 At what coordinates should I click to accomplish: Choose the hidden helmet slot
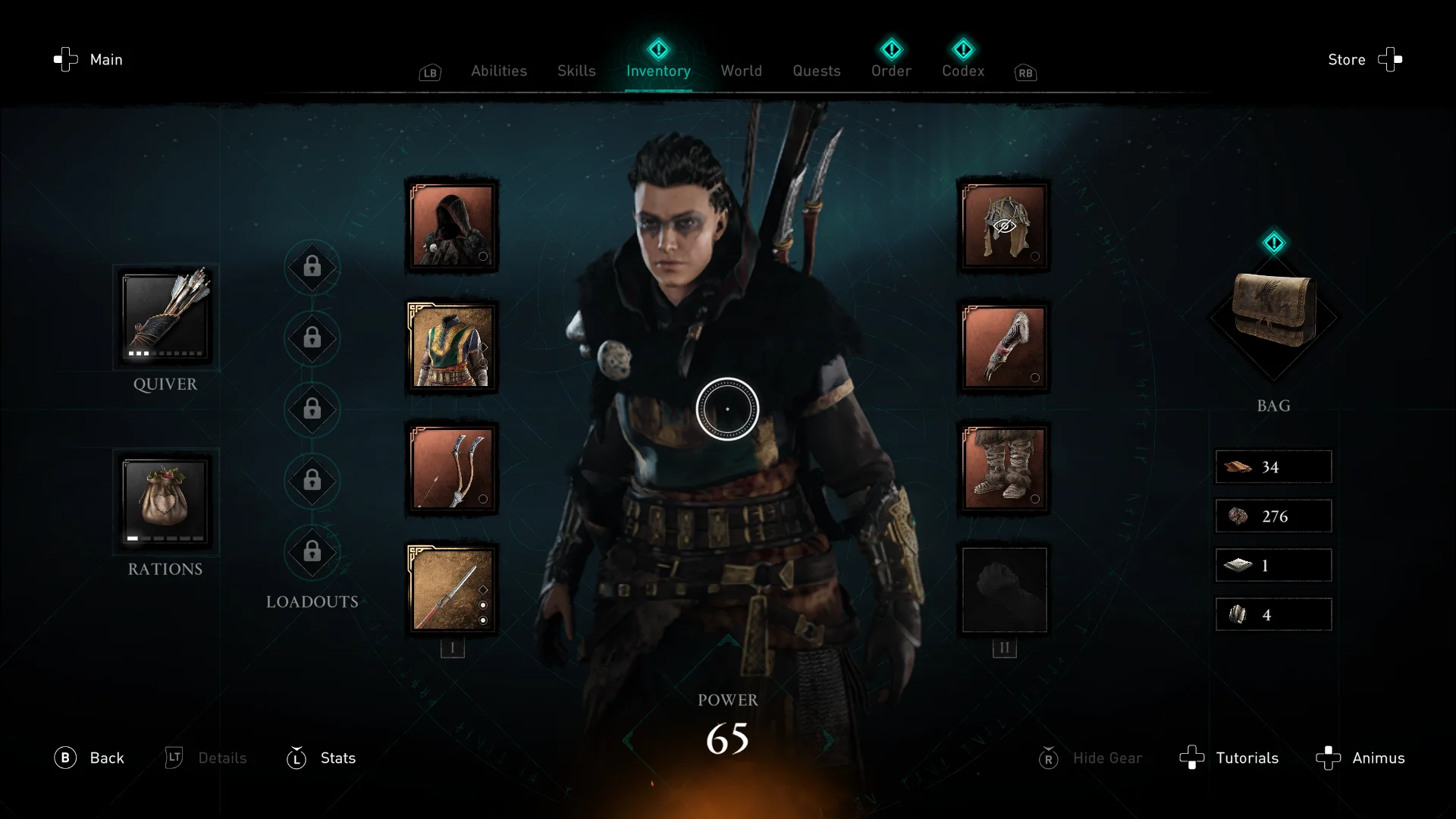coord(1004,226)
